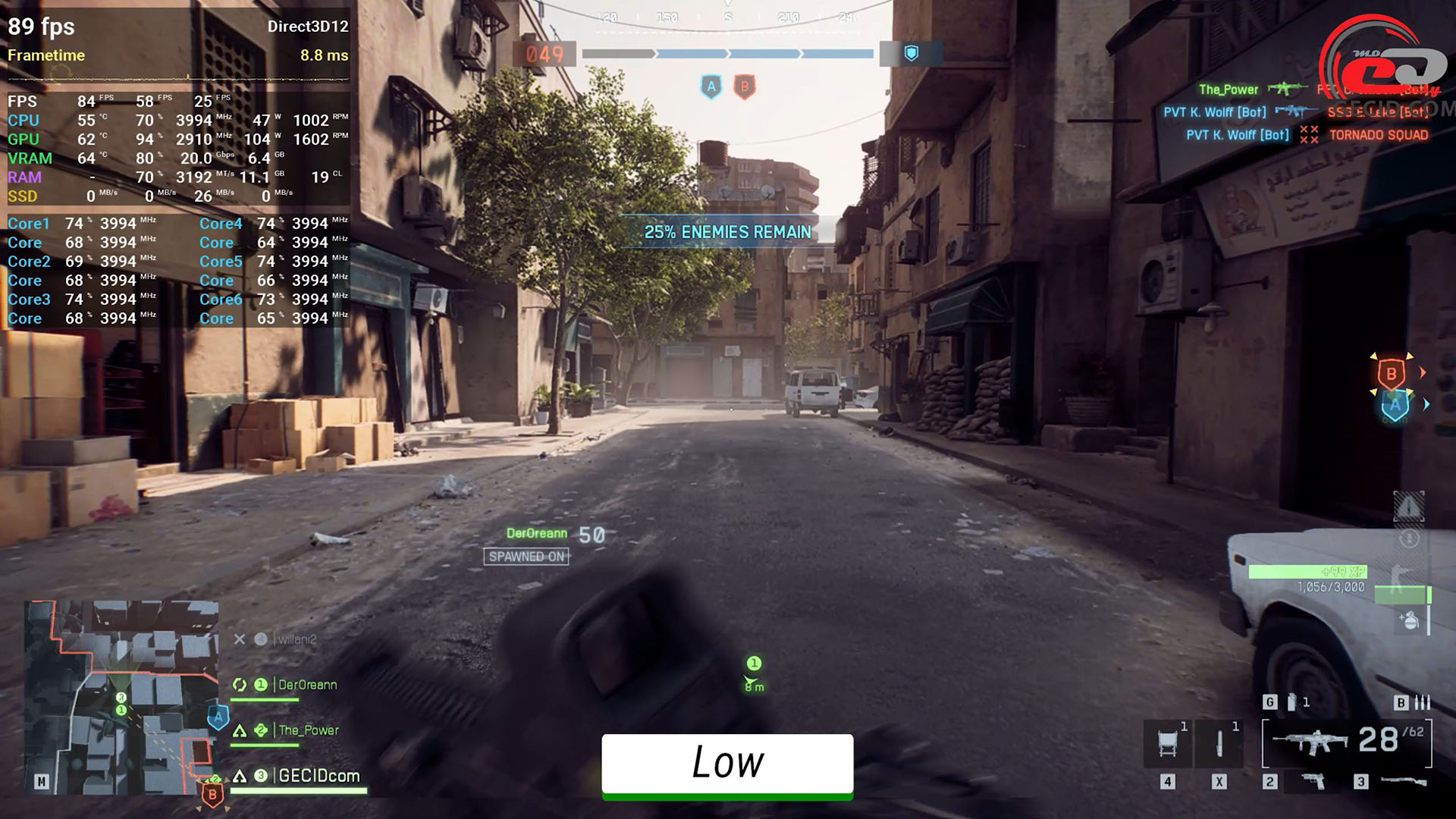Open the minimap in the corner
Screen dimensions: 1456x819
click(121, 698)
